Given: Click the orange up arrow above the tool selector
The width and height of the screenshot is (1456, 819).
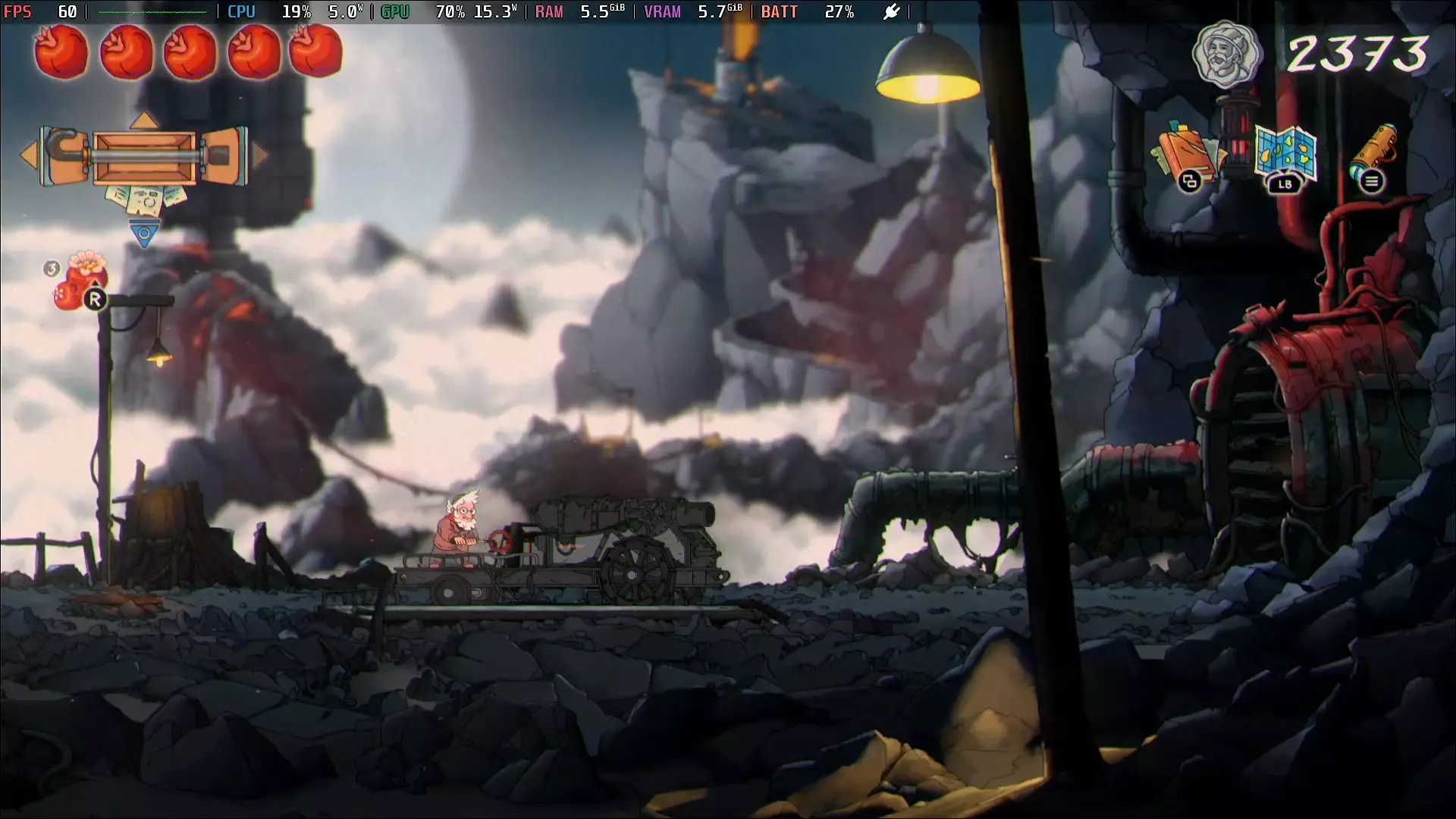Looking at the screenshot, I should coord(144,121).
